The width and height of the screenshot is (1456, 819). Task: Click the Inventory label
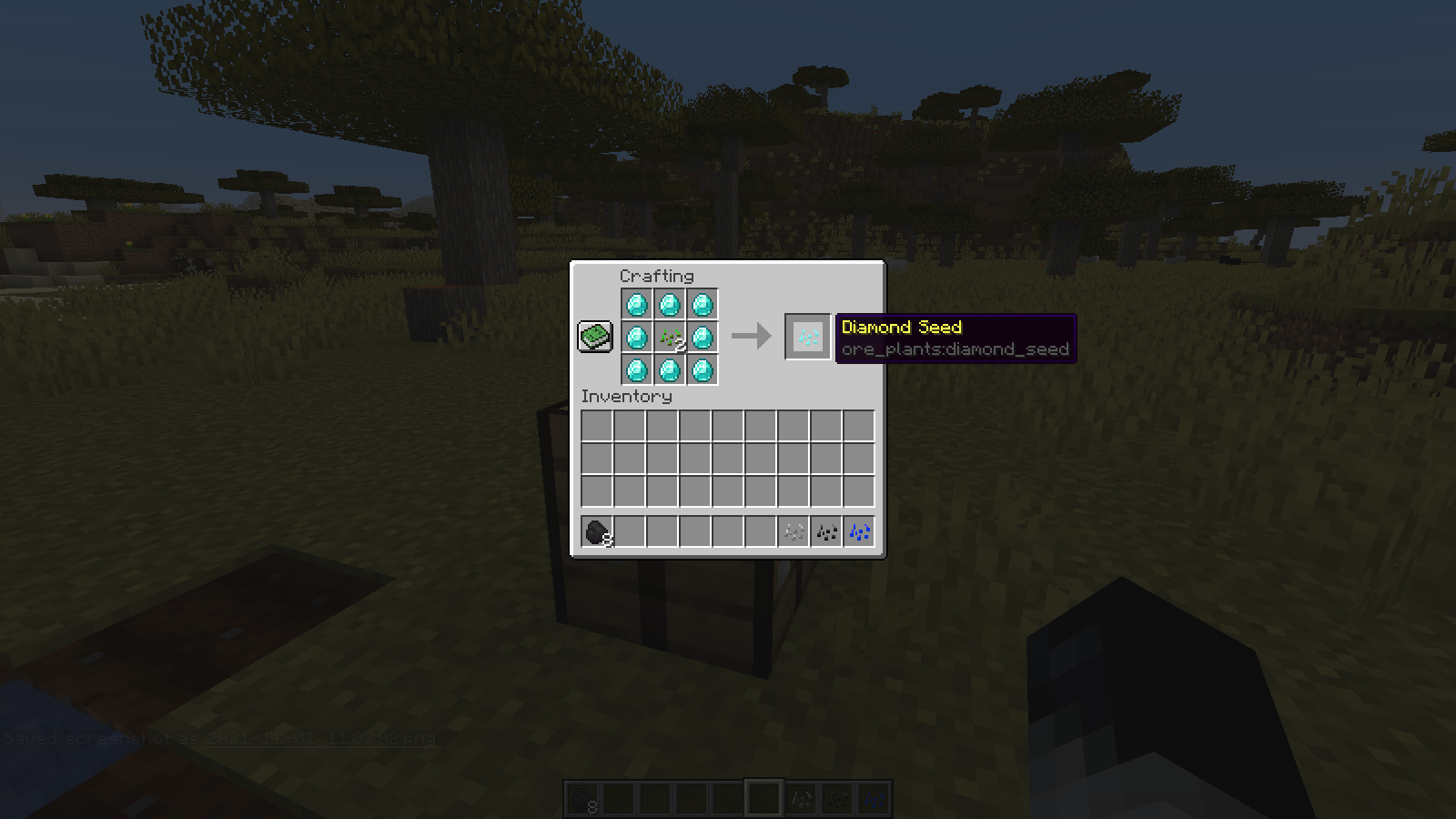click(x=626, y=396)
